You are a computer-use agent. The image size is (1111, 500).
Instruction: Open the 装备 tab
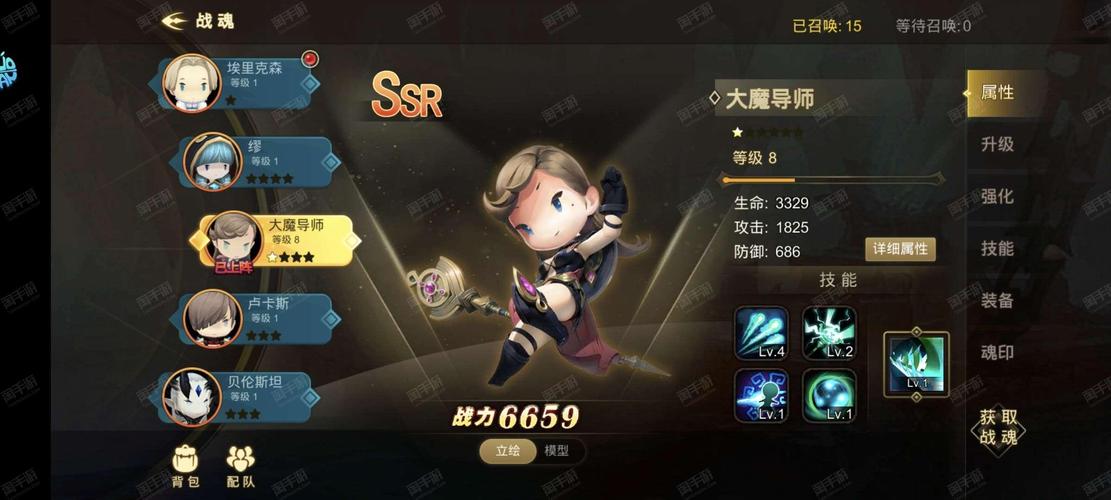tap(997, 301)
